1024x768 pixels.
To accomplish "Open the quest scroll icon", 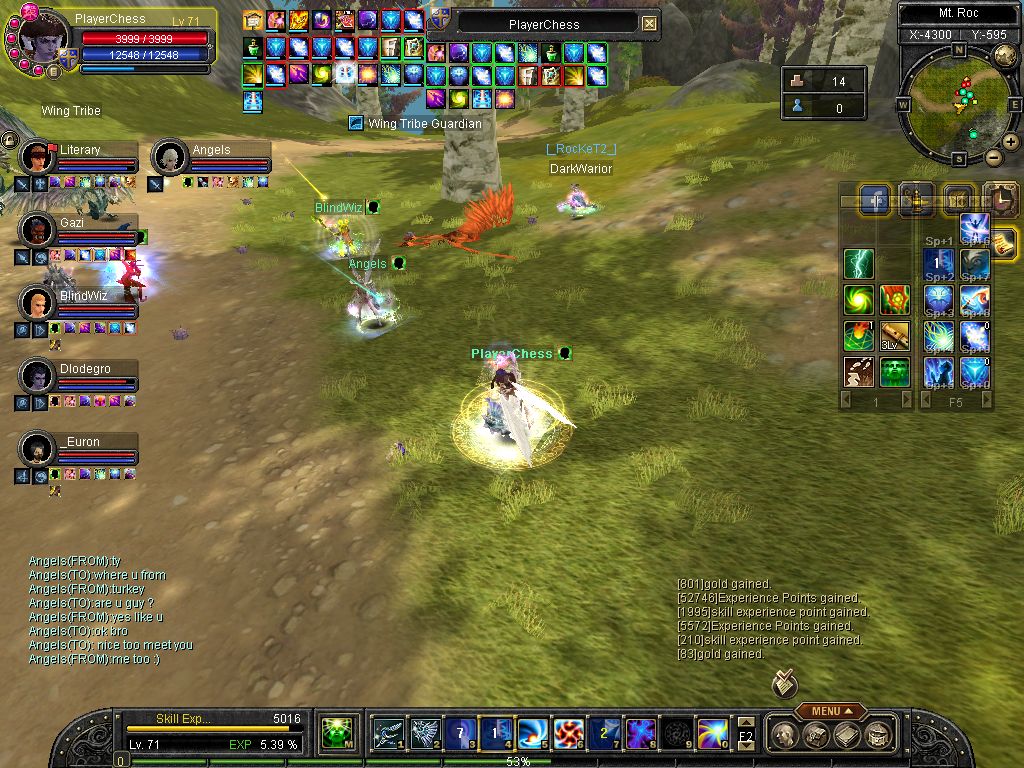I will pyautogui.click(x=1004, y=241).
